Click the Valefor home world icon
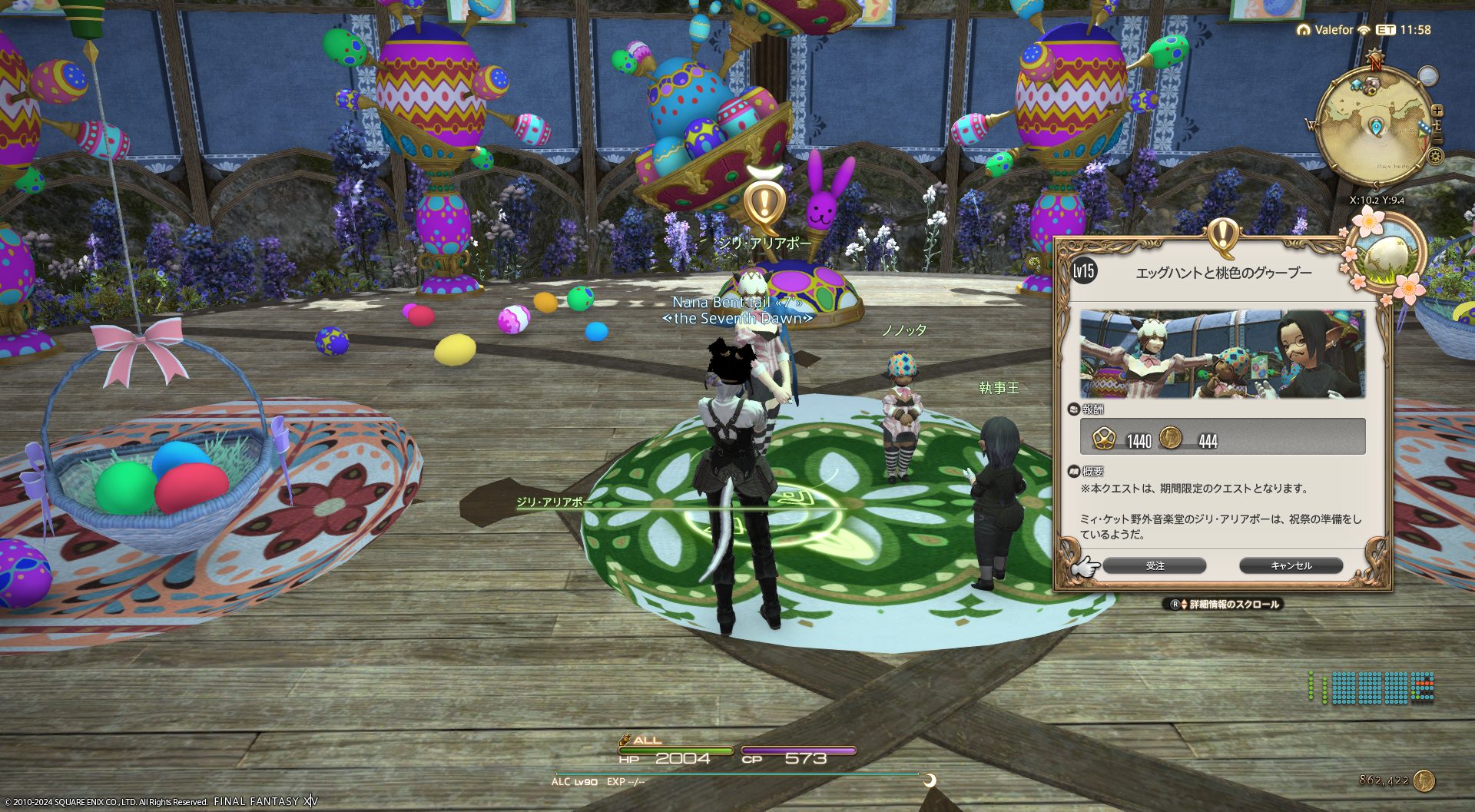Image resolution: width=1475 pixels, height=812 pixels. [1303, 30]
